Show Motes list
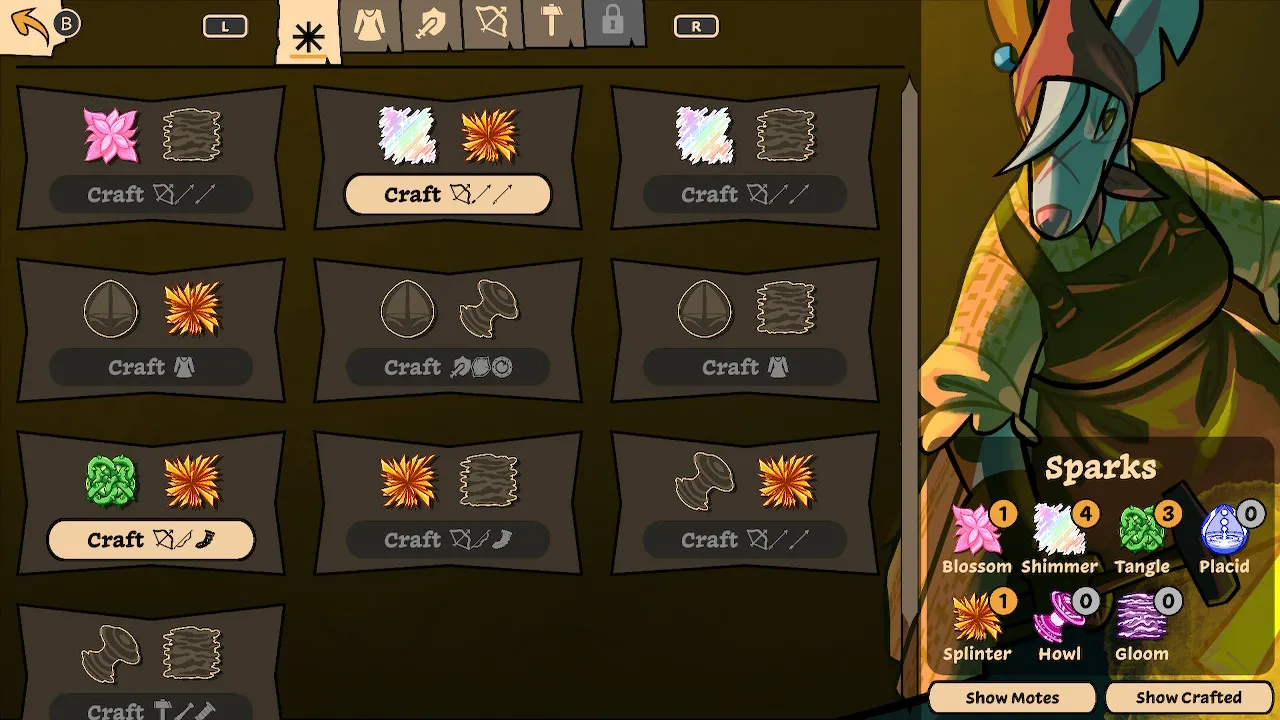Viewport: 1280px width, 720px height. coord(1012,697)
